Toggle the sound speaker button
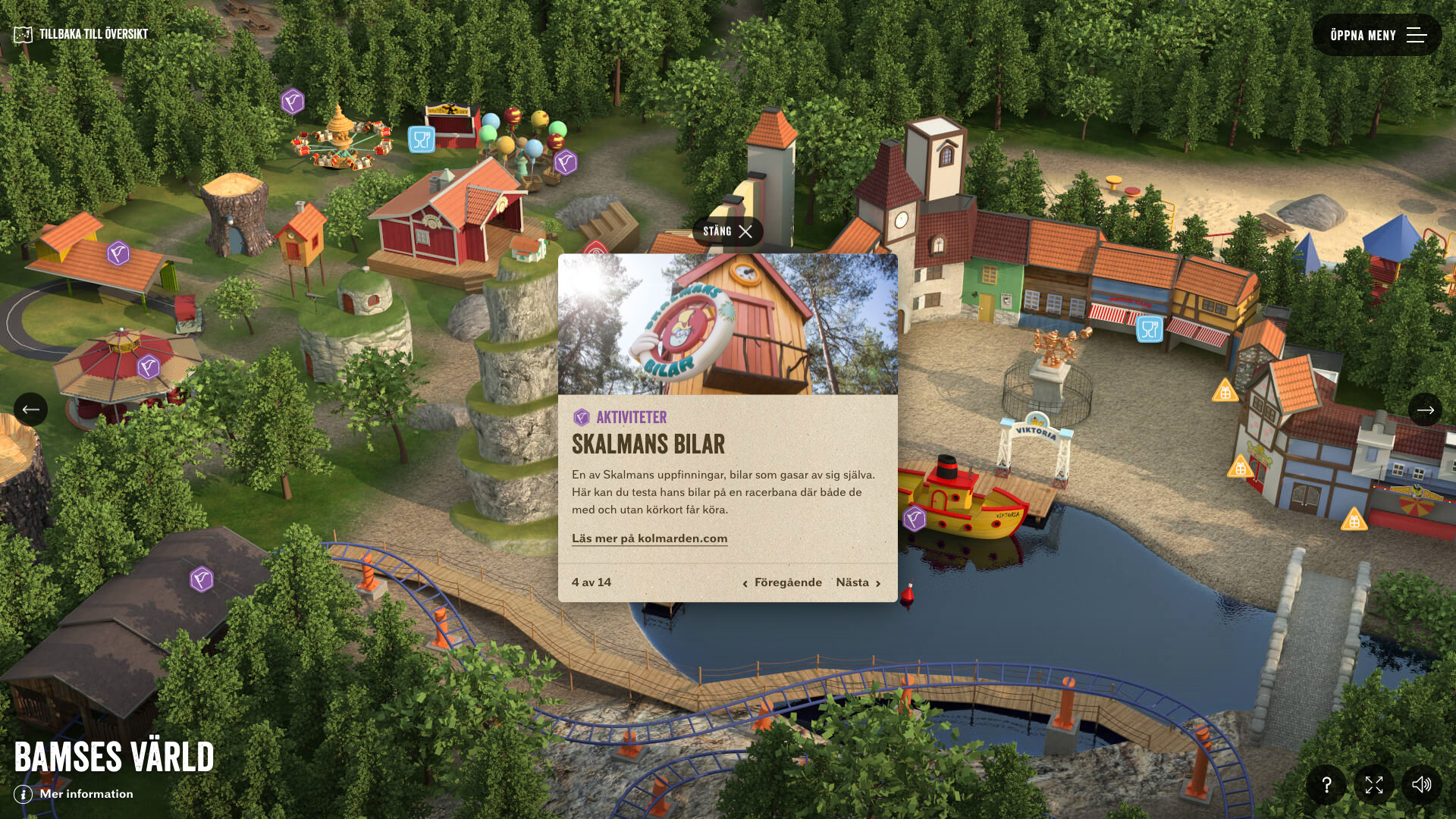Screen dimensions: 1456x819 point(1422,785)
